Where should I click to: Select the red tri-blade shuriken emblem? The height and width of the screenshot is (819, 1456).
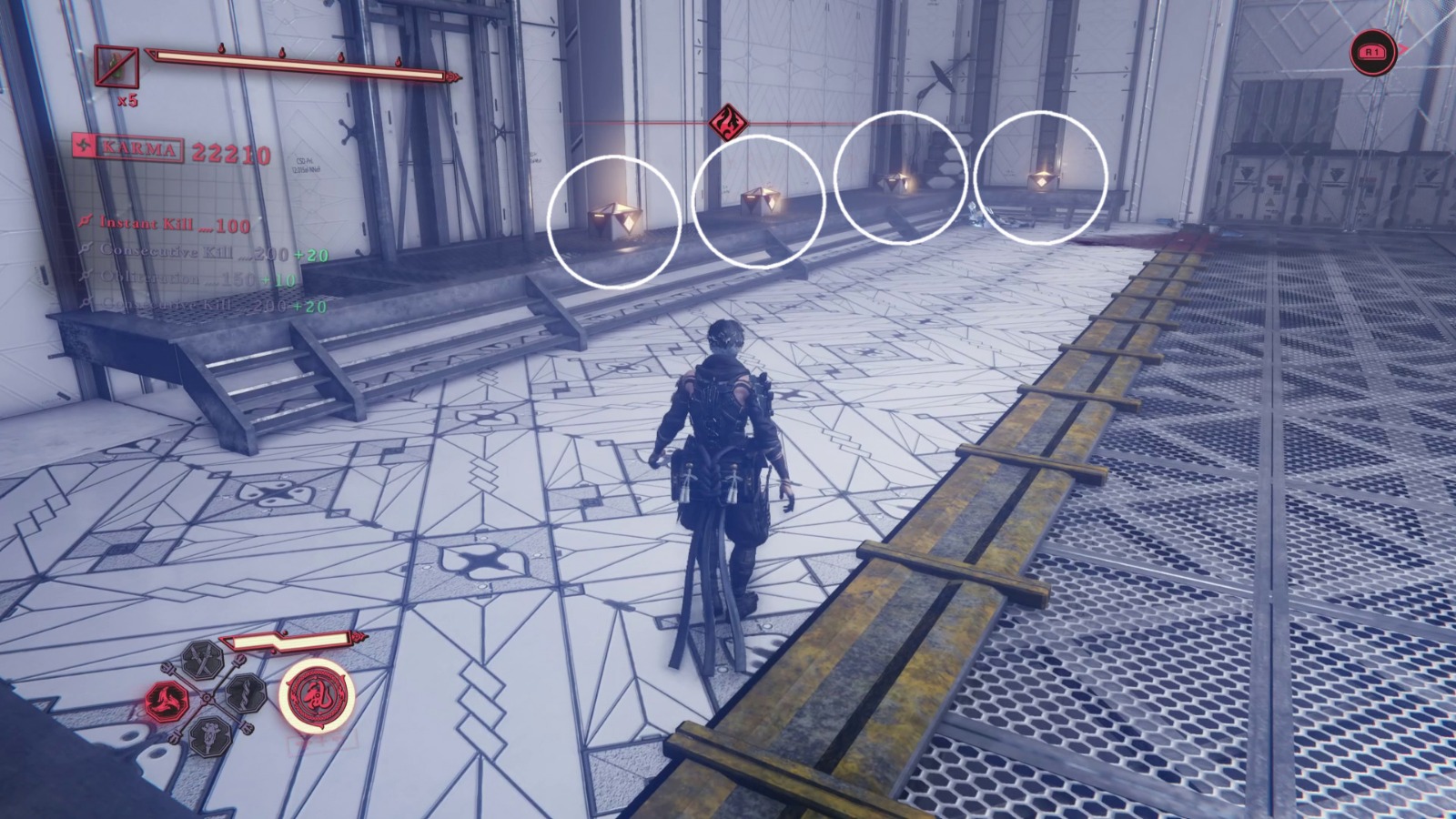coord(166,699)
